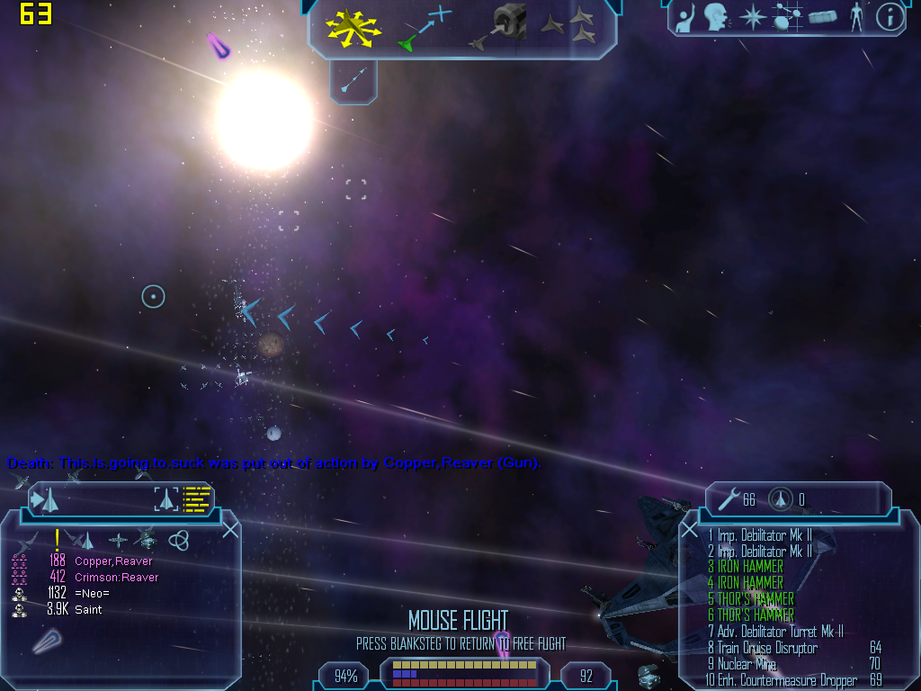Switch to the yellow exclamation contacts filter
The height and width of the screenshot is (691, 921).
pyautogui.click(x=57, y=539)
